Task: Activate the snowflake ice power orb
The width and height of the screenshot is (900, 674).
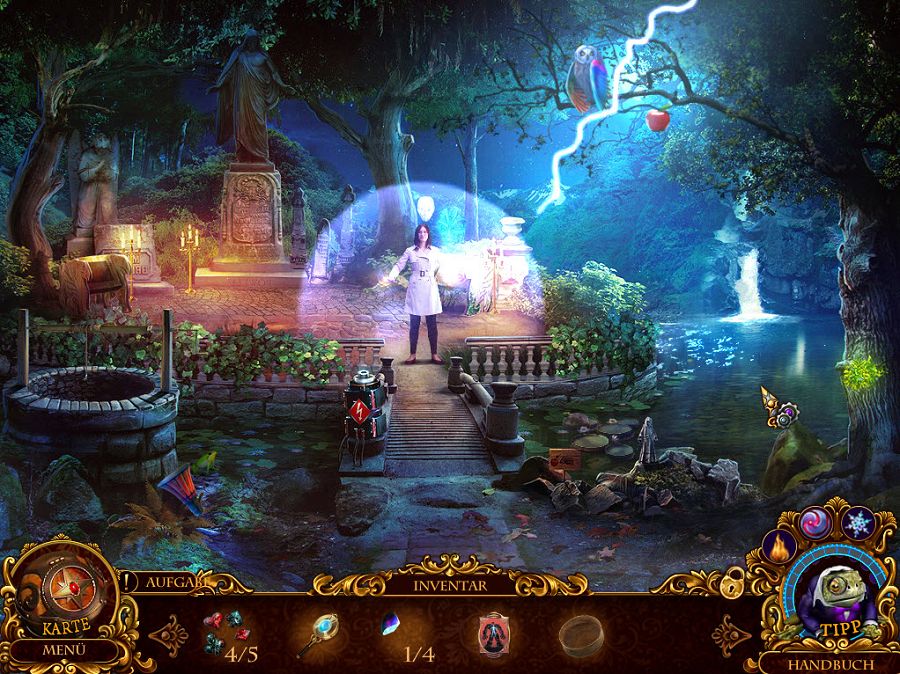Action: [858, 523]
